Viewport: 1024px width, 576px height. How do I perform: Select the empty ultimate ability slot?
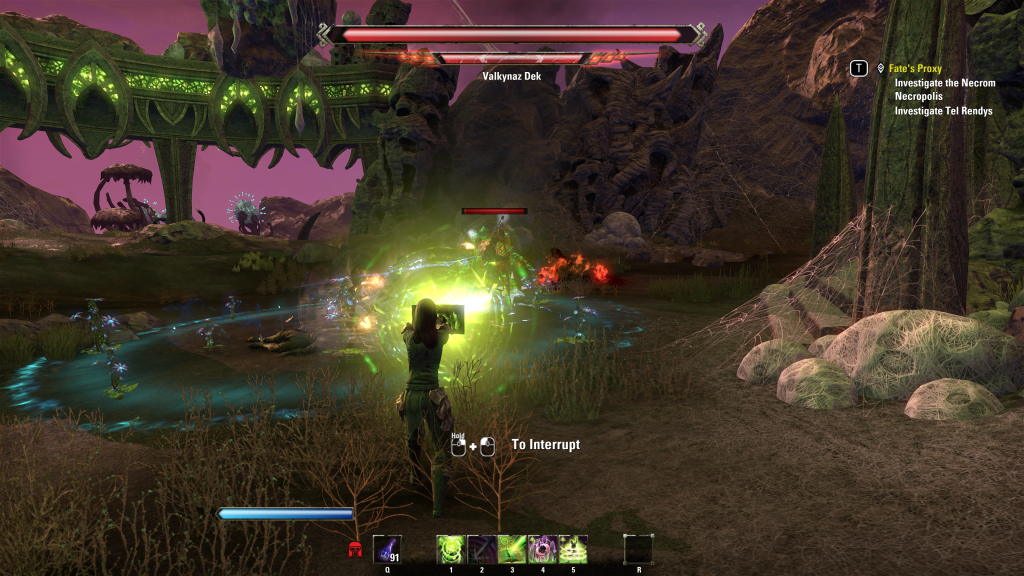[638, 549]
